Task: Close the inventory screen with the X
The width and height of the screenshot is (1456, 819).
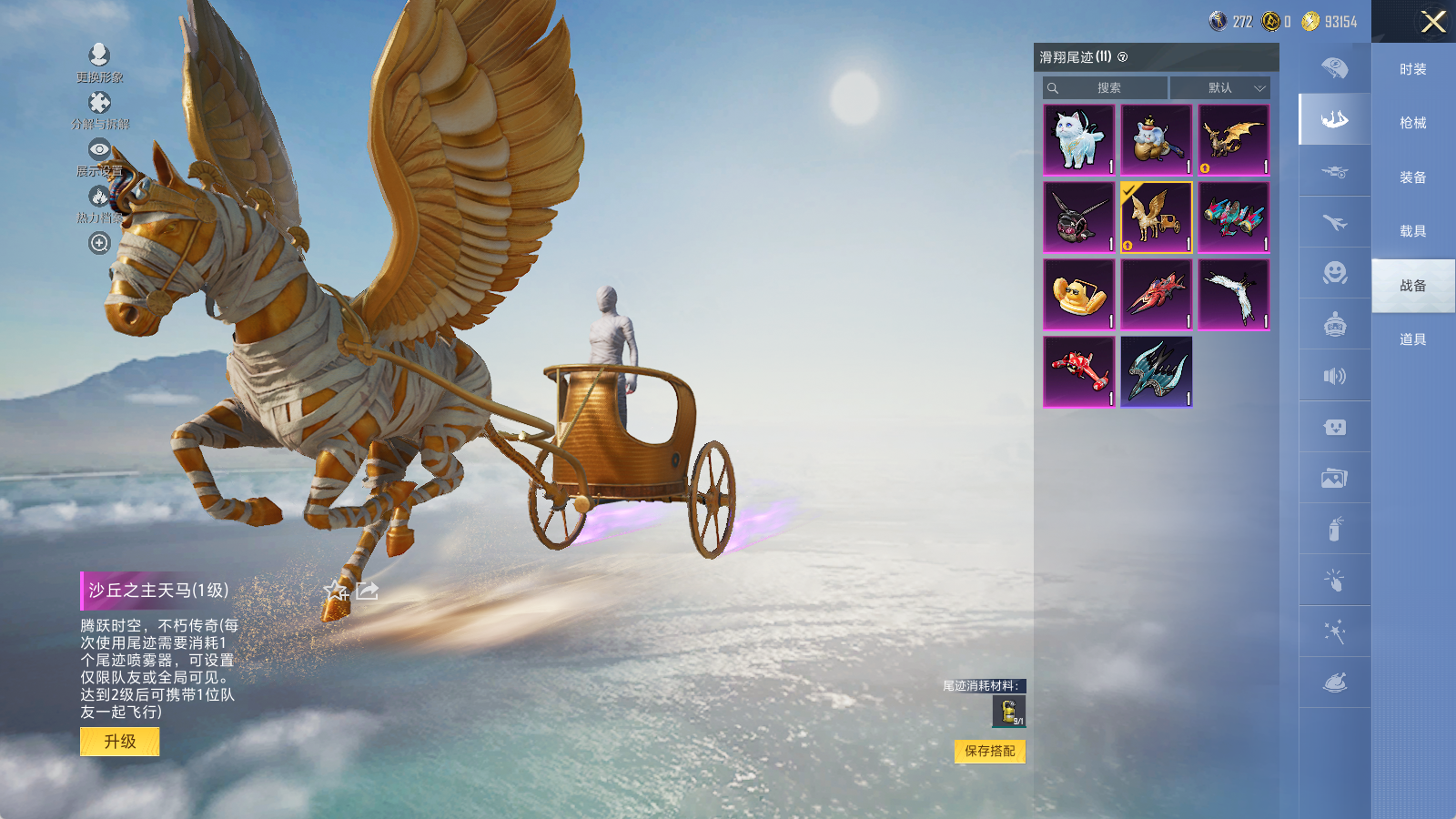Action: (x=1433, y=22)
